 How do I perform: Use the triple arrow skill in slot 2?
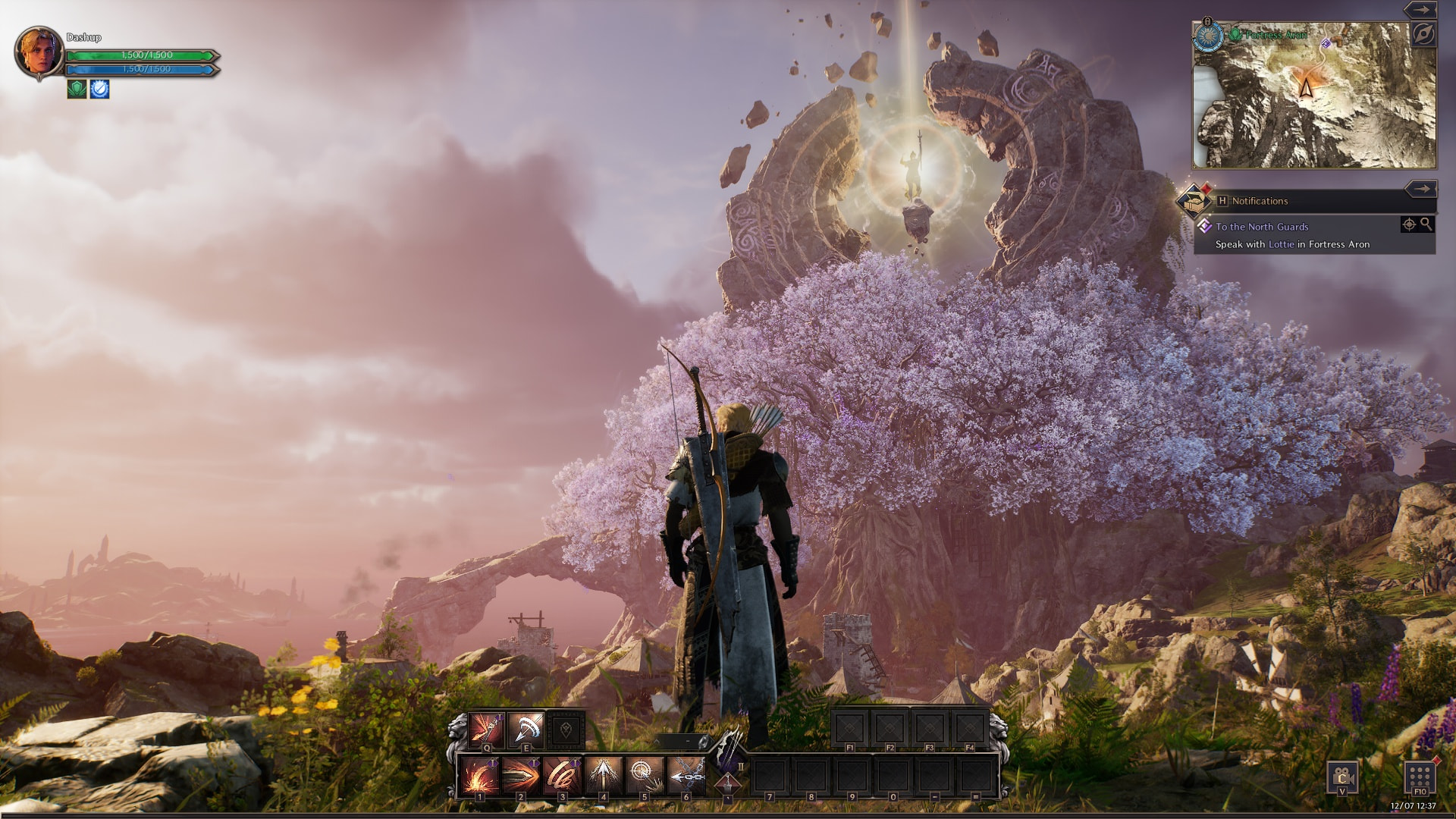[x=521, y=776]
